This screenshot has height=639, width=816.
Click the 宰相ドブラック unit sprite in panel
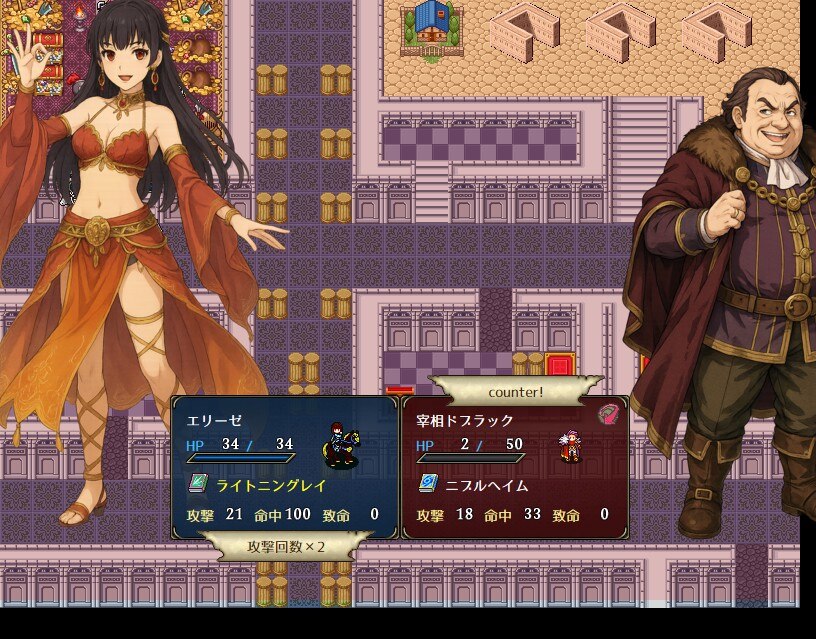pyautogui.click(x=570, y=446)
